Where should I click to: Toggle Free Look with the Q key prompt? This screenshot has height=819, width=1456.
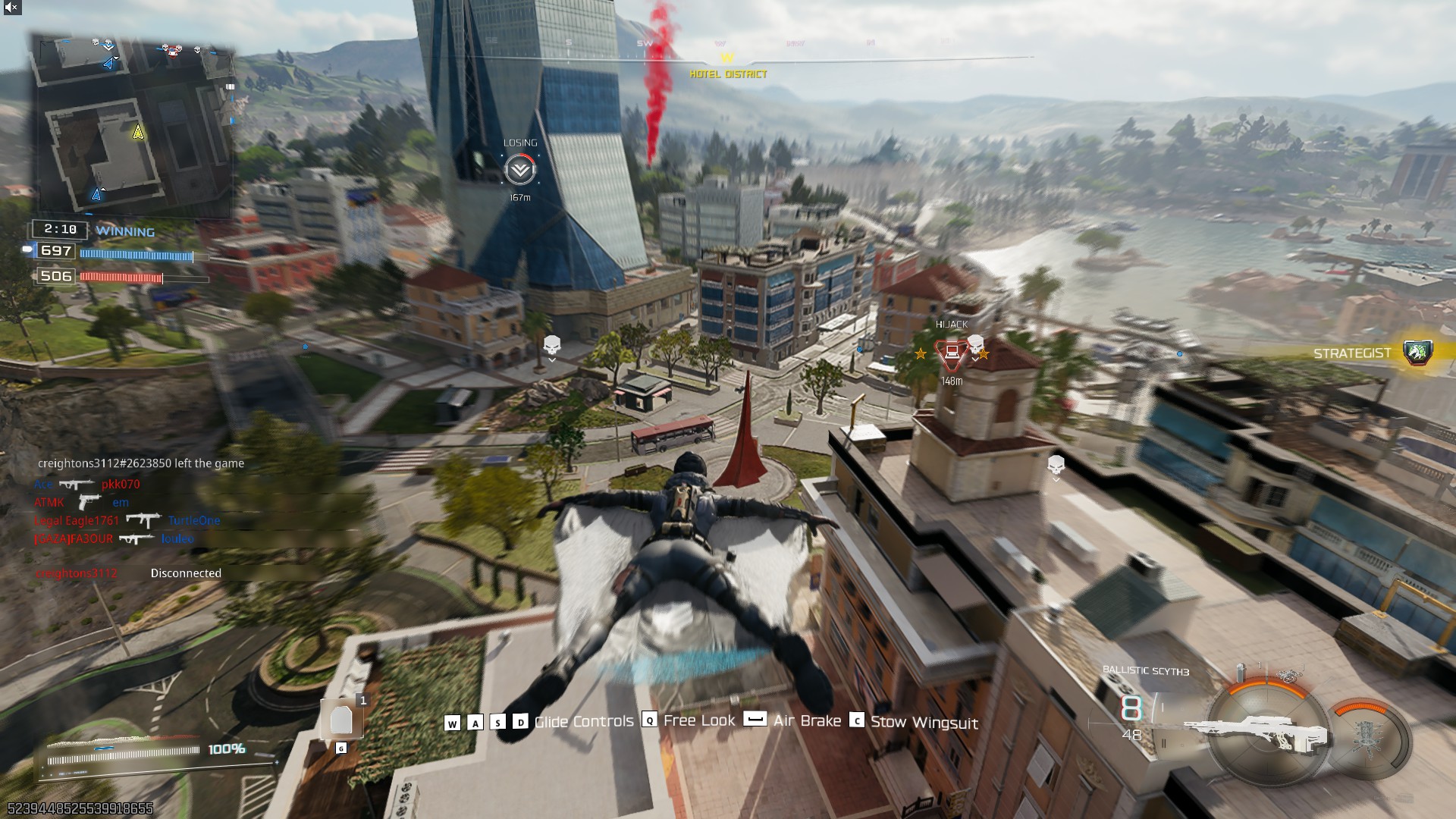648,721
